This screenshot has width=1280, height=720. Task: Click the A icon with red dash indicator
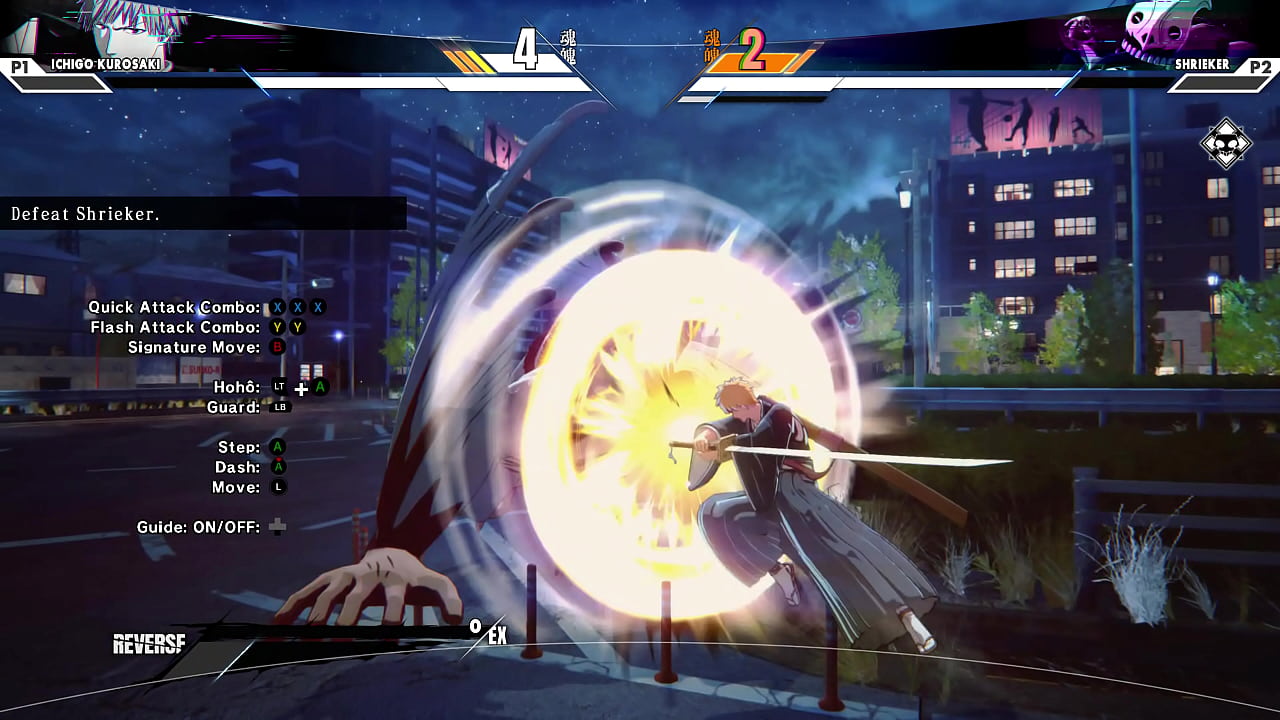tap(278, 467)
